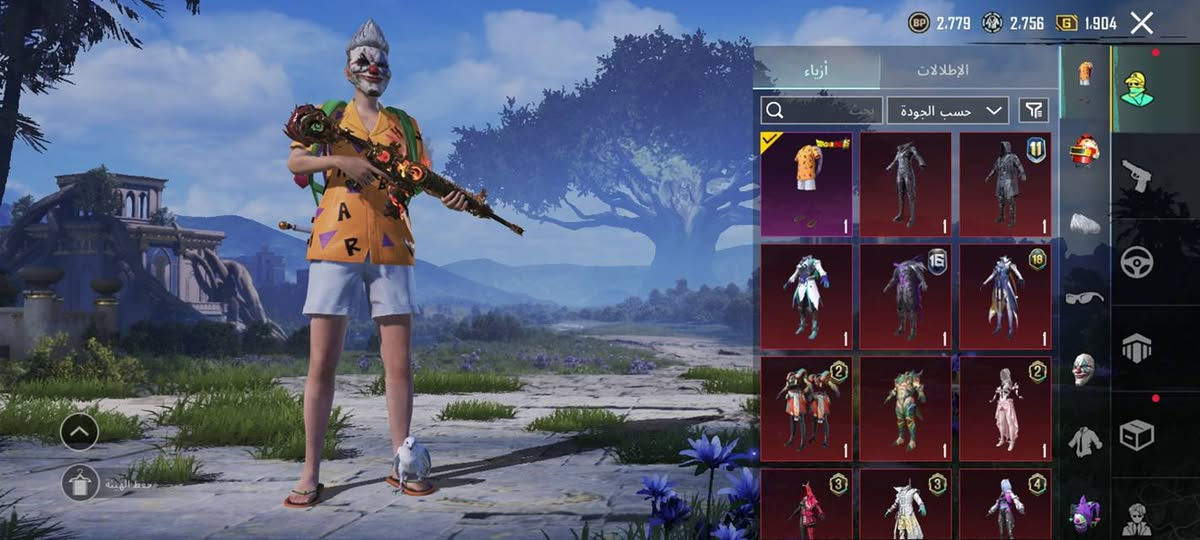Select the purple outfit with badge 15
This screenshot has width=1200, height=540.
[905, 297]
